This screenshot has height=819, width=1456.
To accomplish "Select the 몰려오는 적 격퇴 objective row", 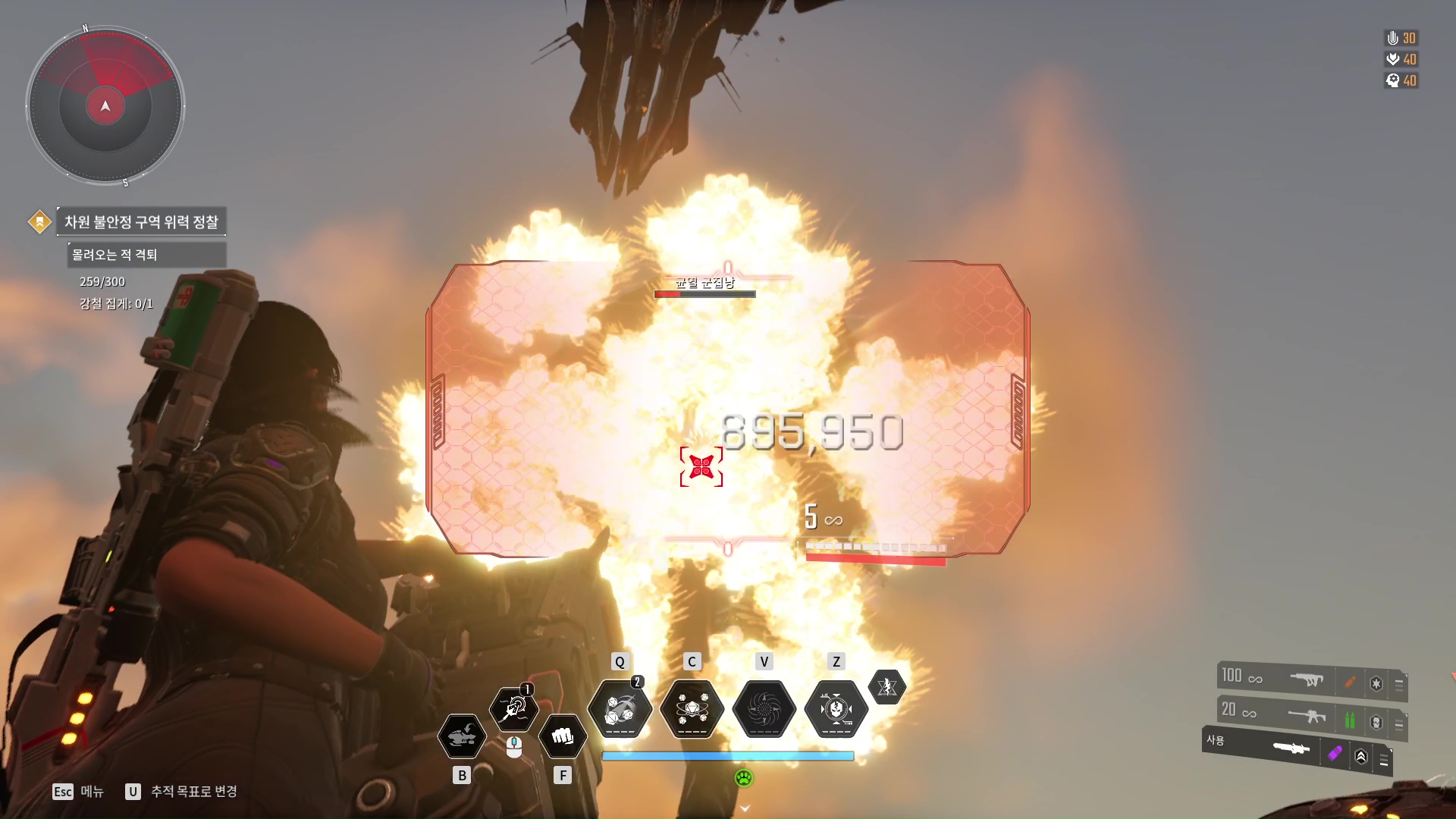I will pyautogui.click(x=146, y=255).
